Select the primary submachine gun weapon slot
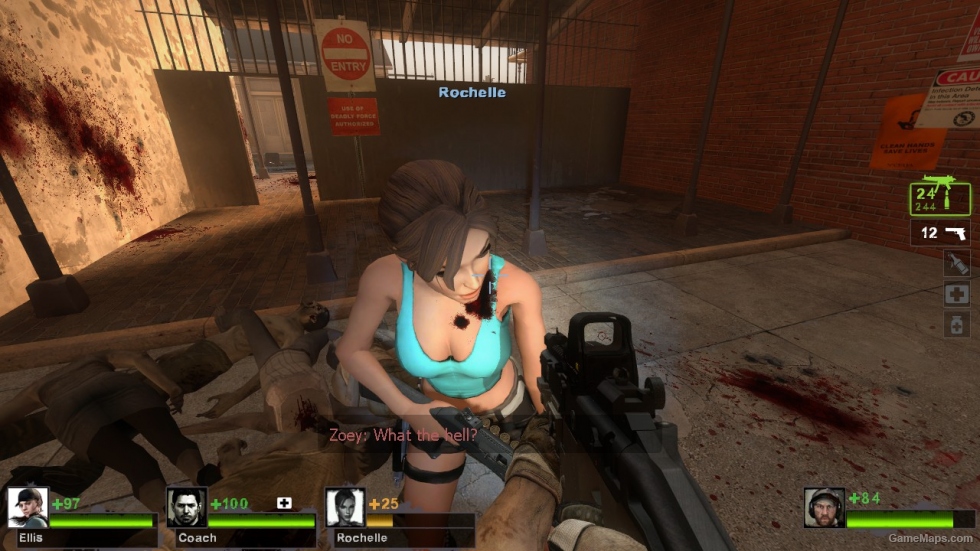980x551 pixels. click(939, 196)
